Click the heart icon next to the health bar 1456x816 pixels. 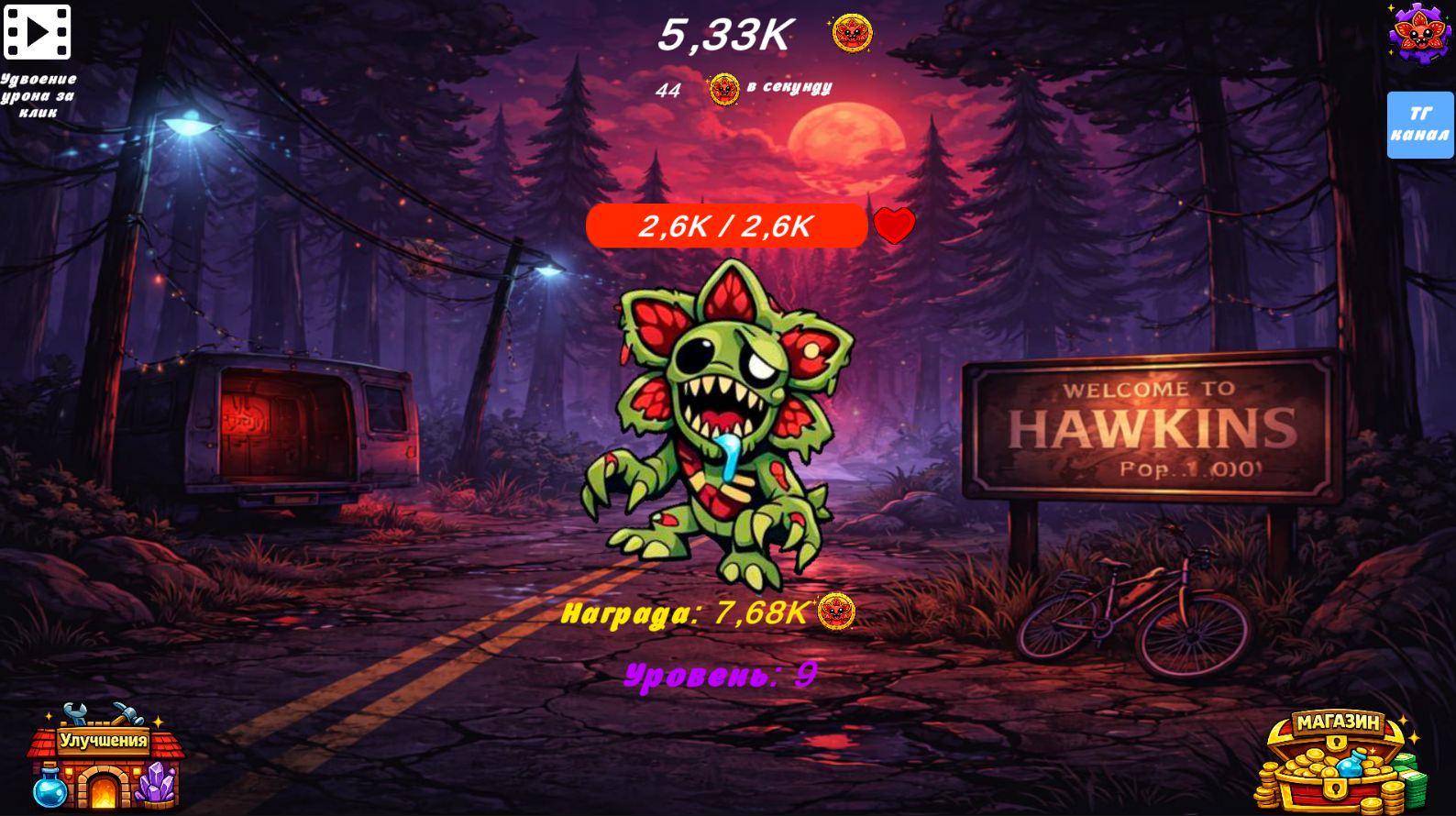click(x=893, y=226)
